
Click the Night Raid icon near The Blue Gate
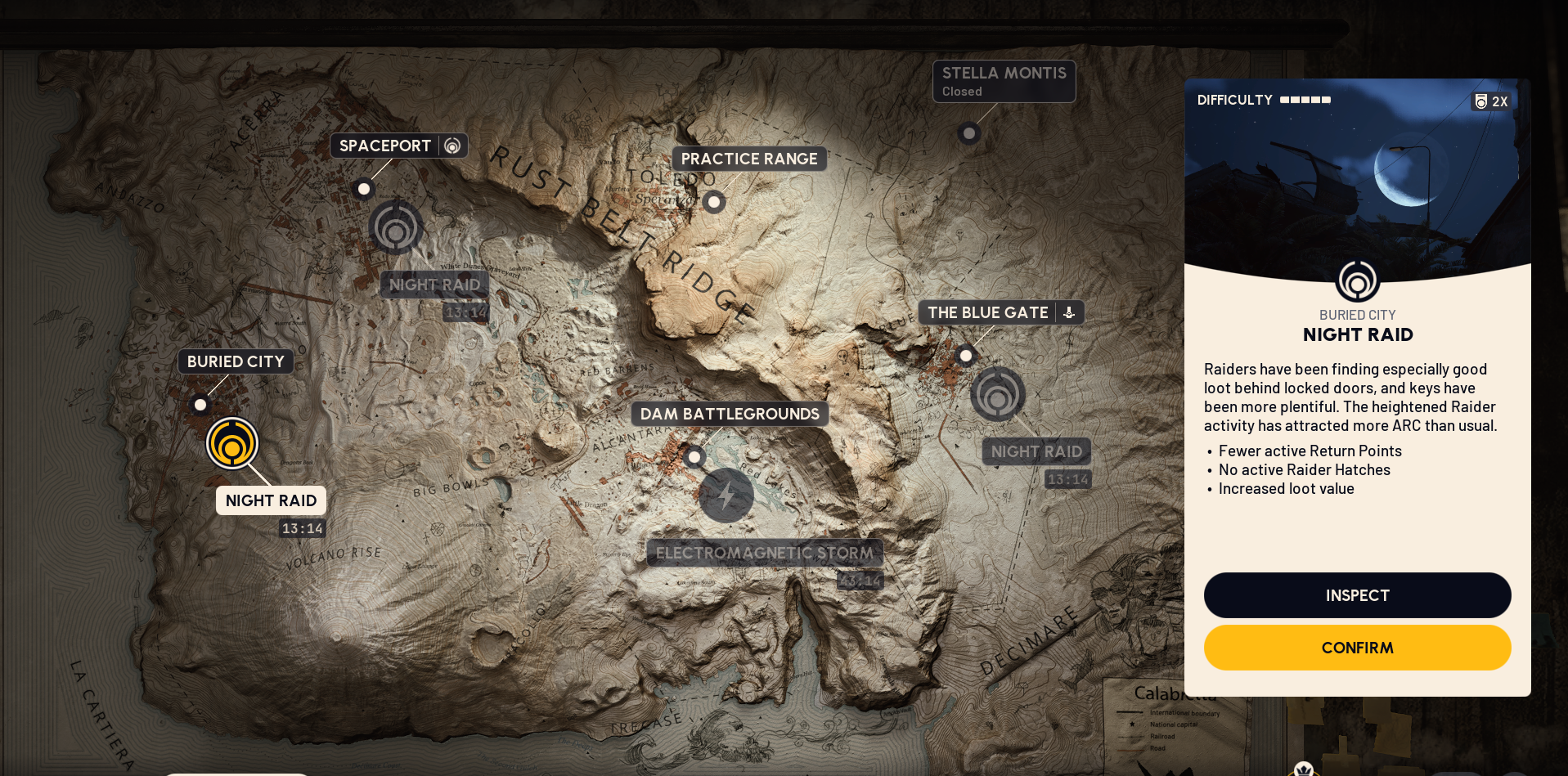point(997,394)
